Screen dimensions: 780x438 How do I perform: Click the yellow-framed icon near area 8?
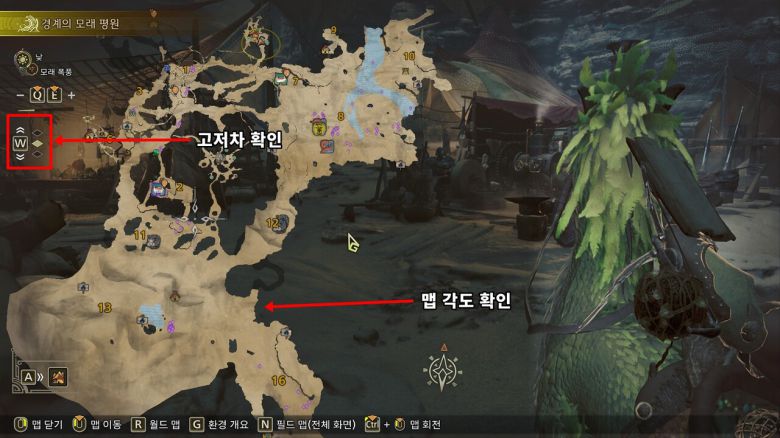point(319,127)
